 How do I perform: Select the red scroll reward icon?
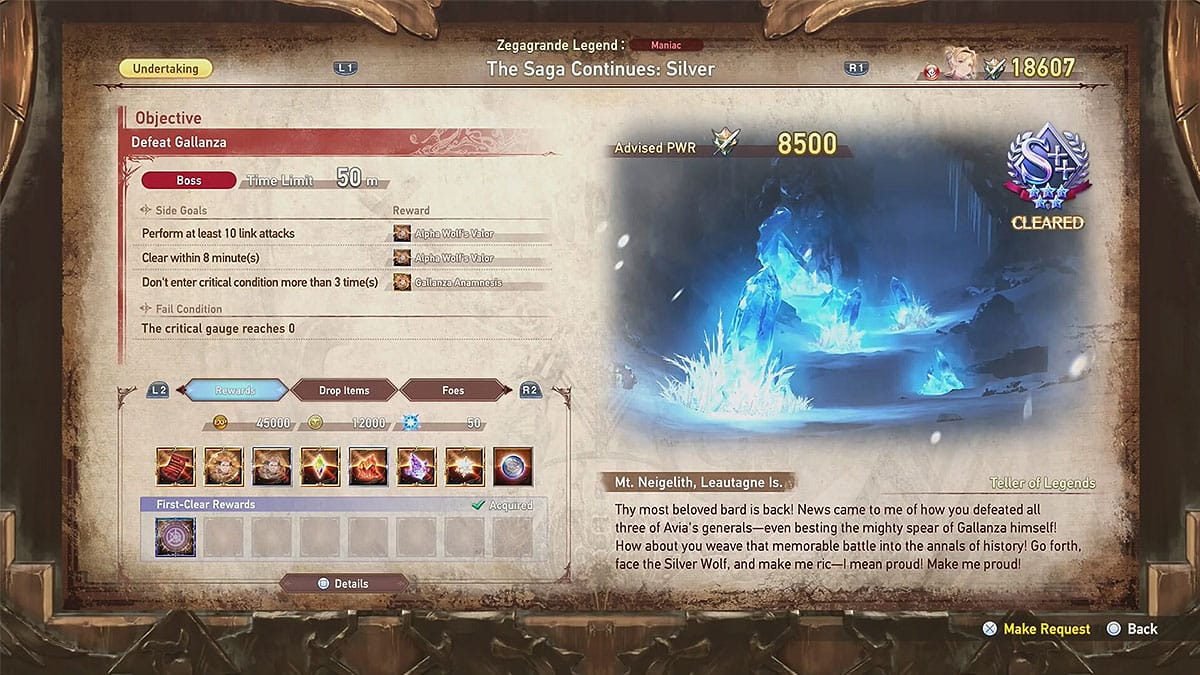175,466
